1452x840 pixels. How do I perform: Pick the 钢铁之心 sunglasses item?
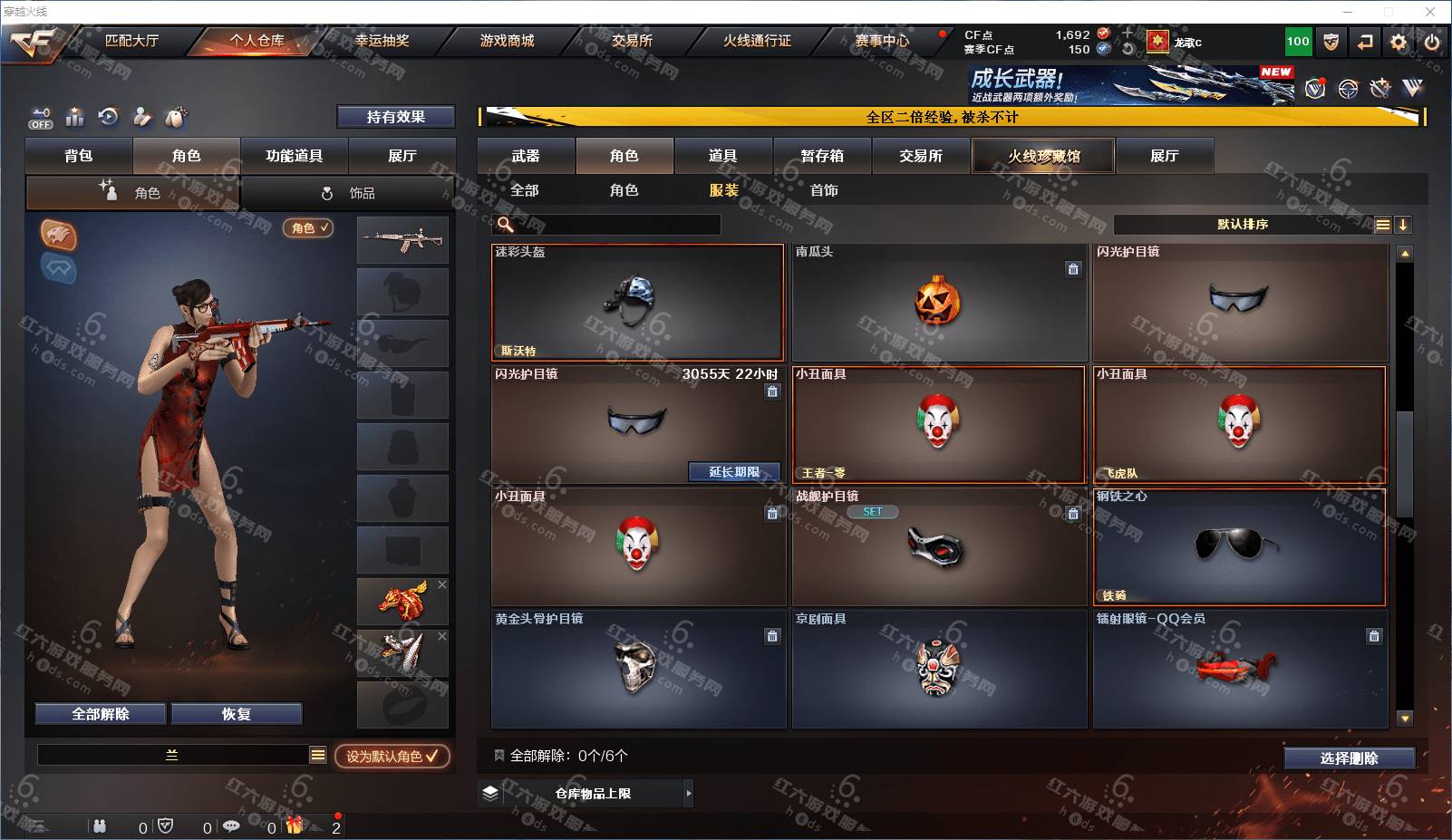(x=1239, y=546)
